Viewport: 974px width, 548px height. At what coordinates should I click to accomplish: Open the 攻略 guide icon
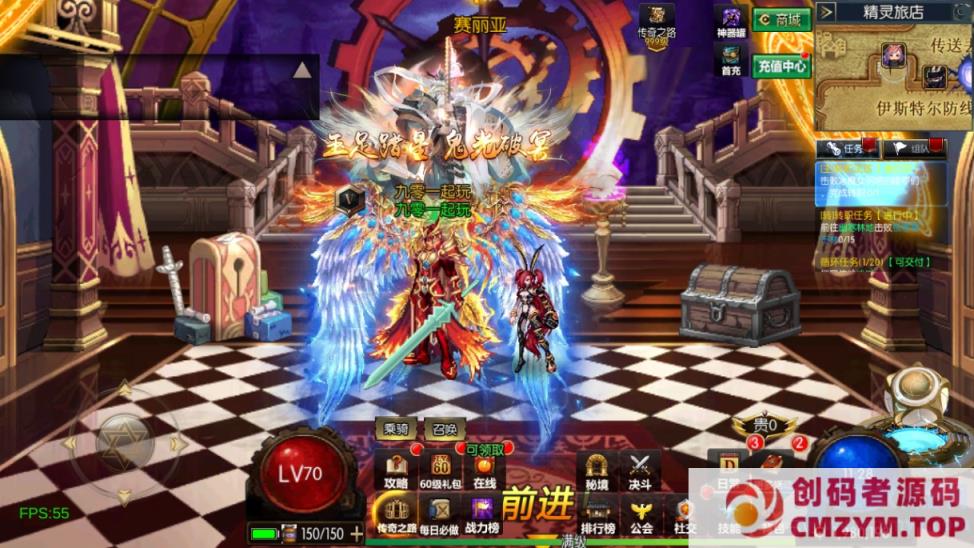pos(396,470)
